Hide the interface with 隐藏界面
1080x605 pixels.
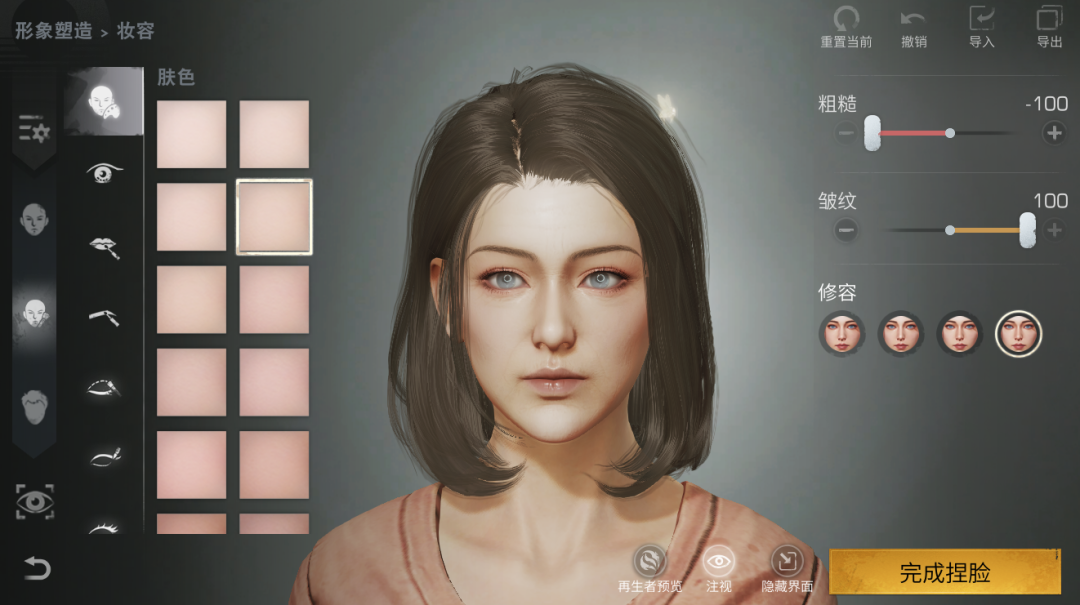click(x=786, y=561)
